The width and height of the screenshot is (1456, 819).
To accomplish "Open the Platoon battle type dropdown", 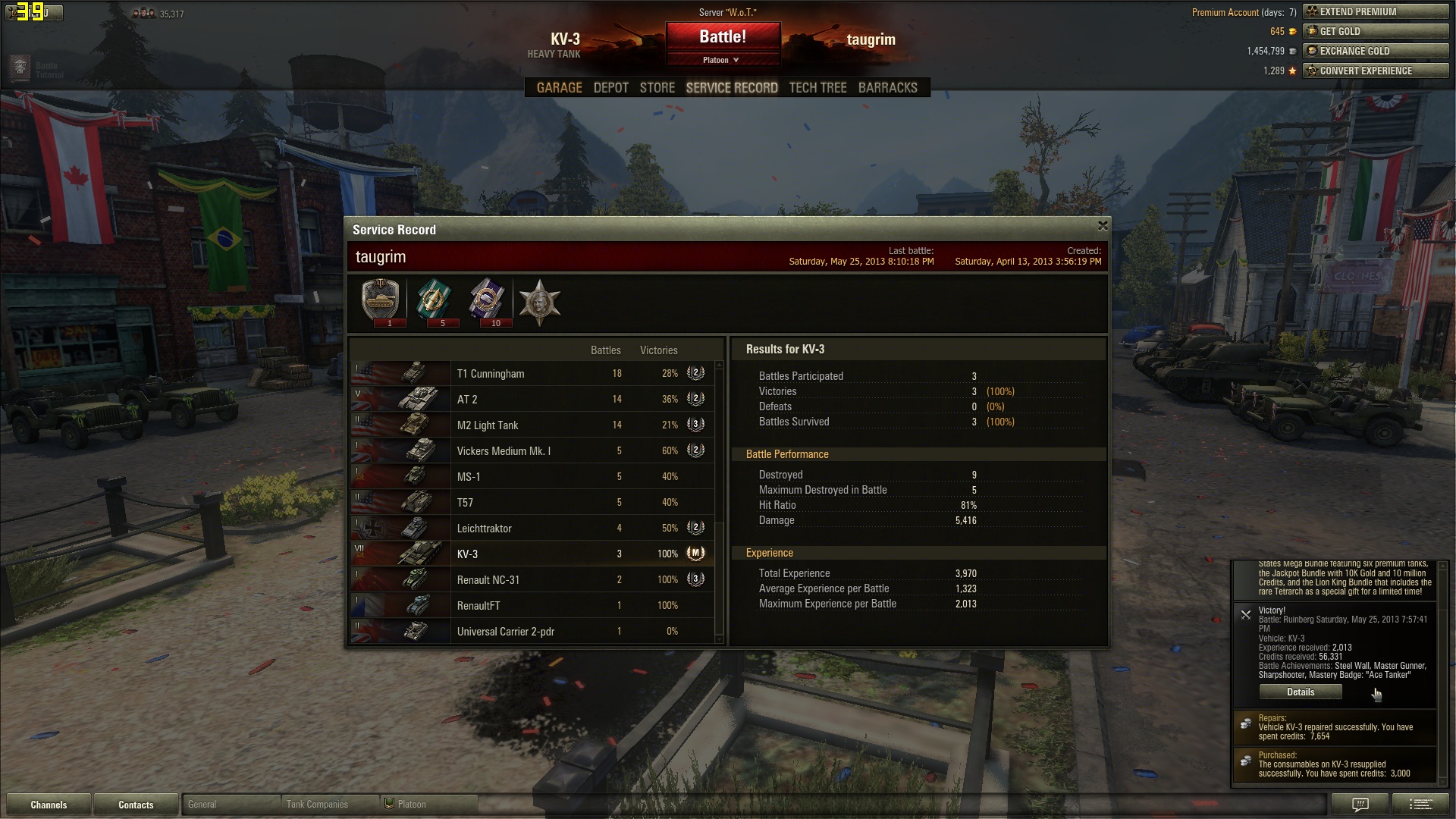I will [721, 60].
